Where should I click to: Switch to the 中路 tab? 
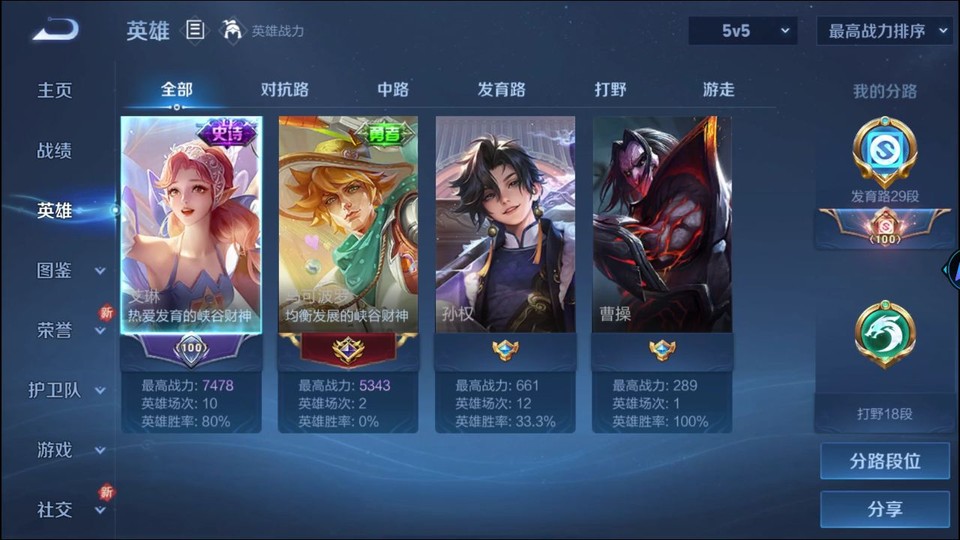tap(393, 89)
